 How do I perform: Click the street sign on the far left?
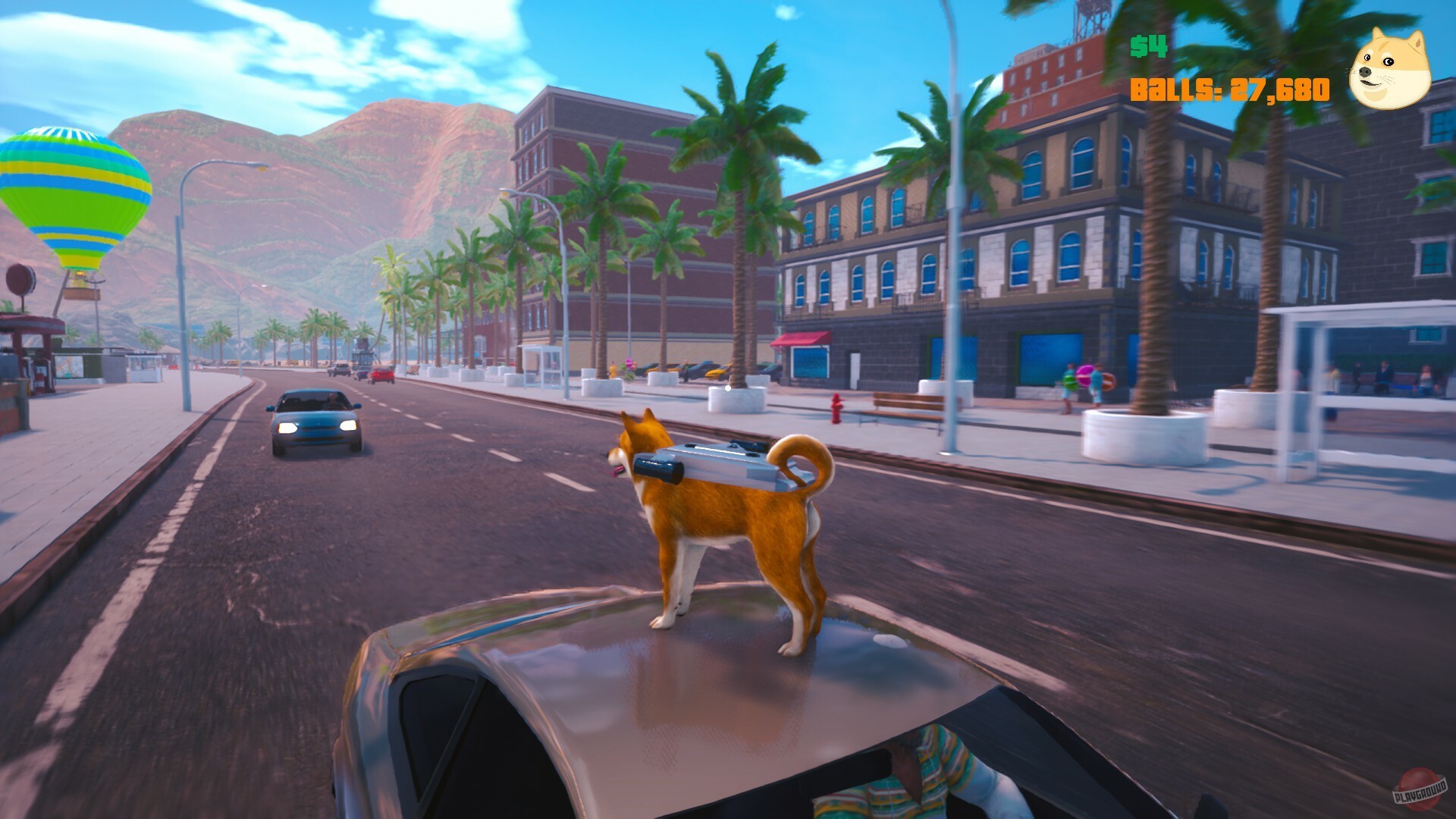21,279
